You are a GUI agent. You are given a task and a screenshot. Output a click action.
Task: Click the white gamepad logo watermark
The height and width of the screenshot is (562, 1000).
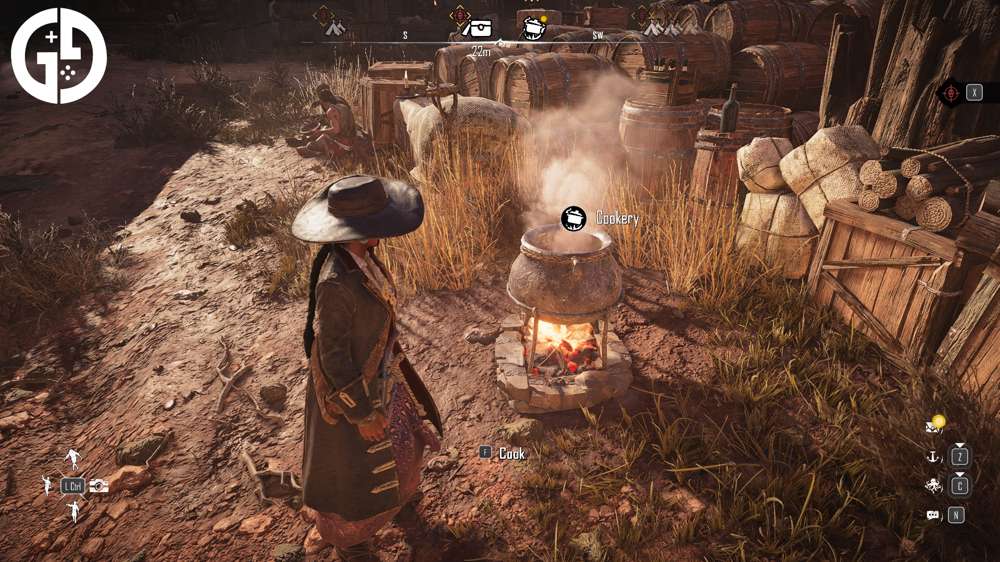pos(59,56)
